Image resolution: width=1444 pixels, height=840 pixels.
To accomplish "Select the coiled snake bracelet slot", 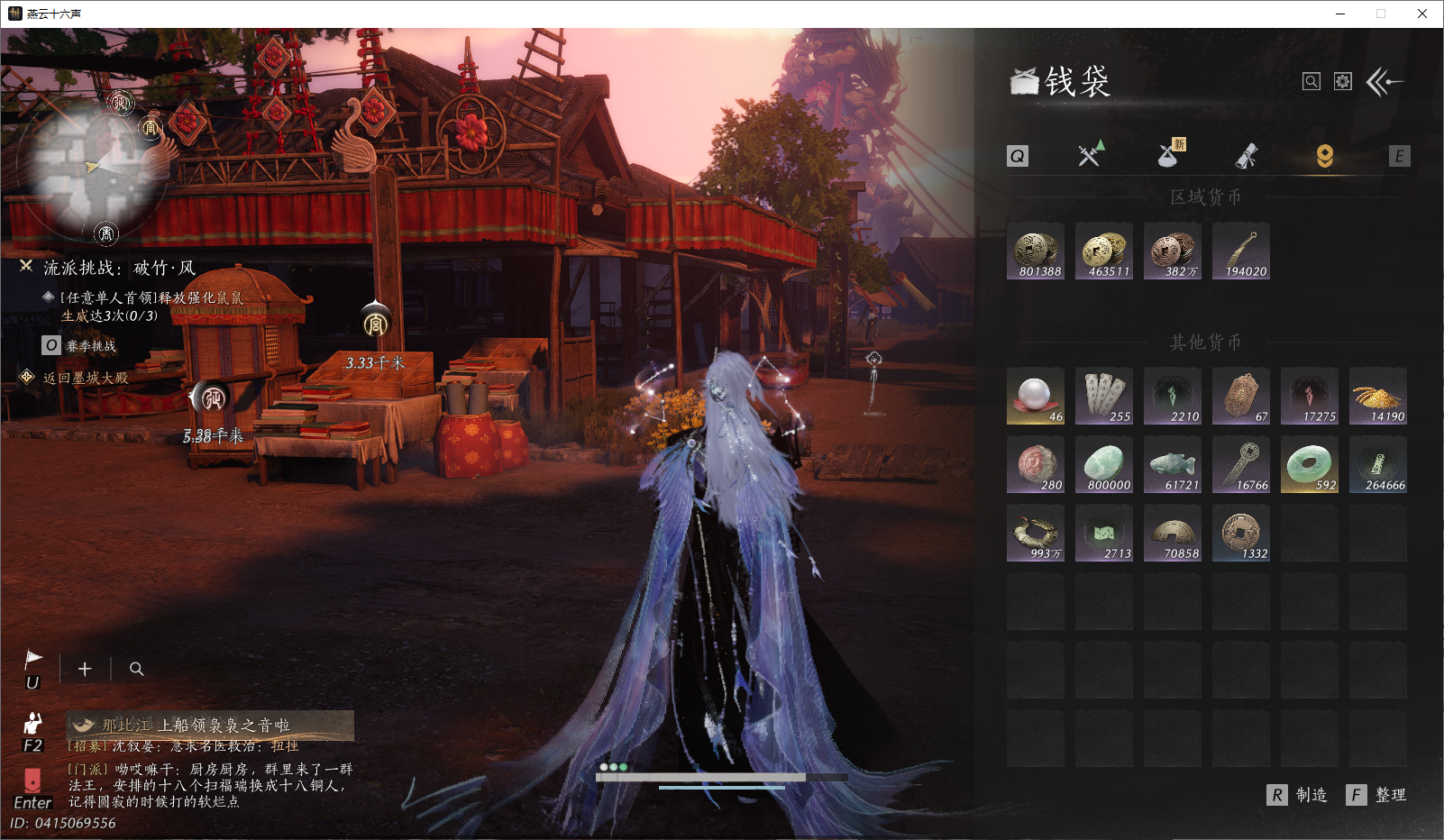I will (x=1036, y=534).
